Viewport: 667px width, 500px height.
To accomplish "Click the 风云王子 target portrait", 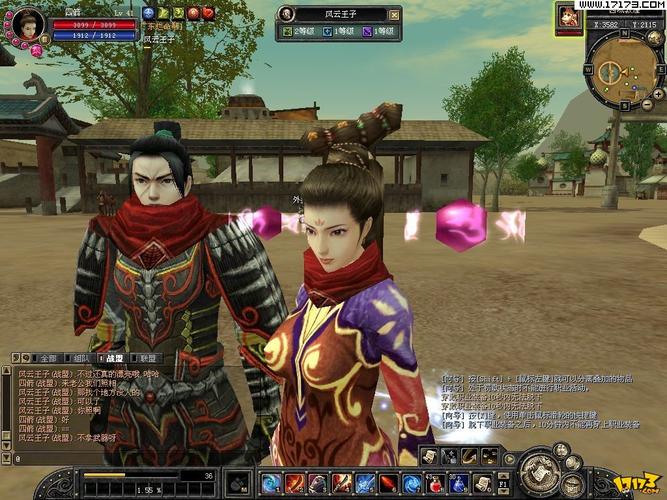I will [287, 14].
